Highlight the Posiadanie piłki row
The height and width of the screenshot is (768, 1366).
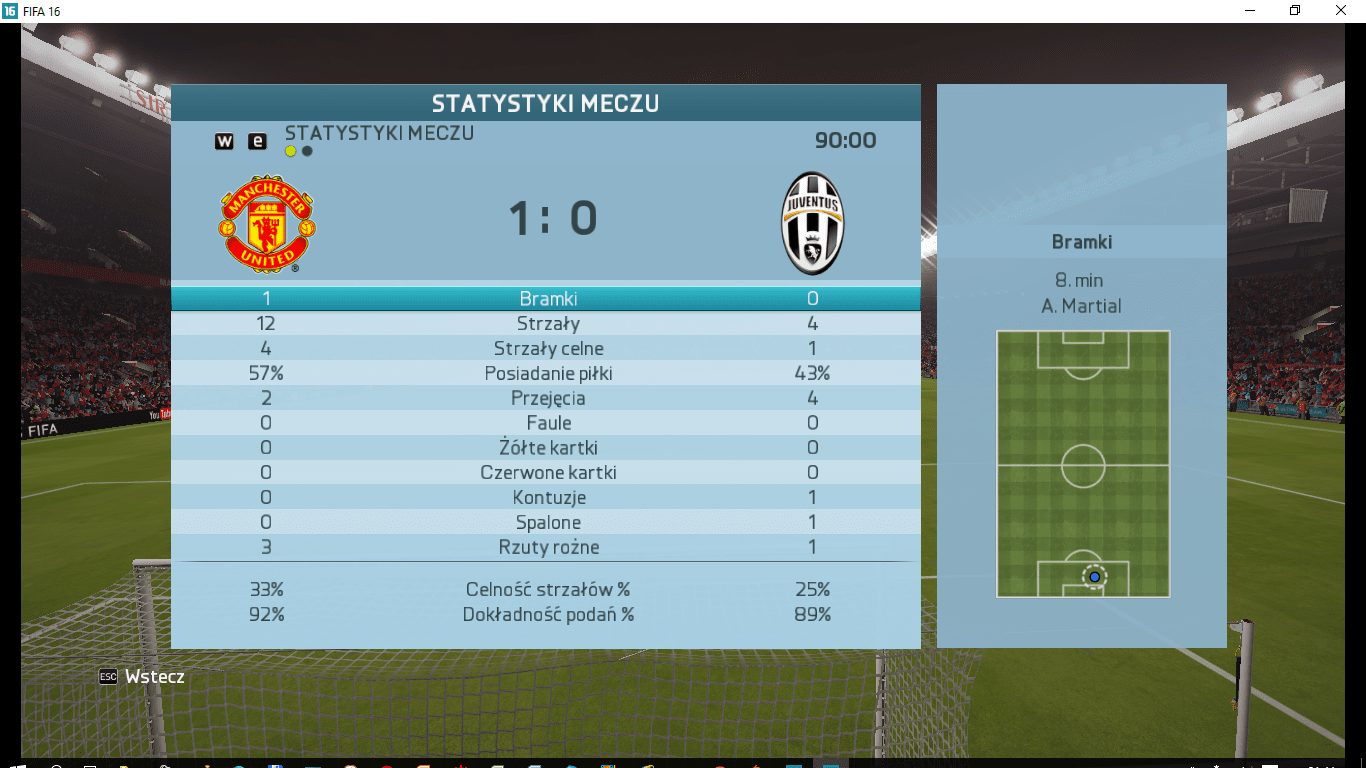[546, 374]
